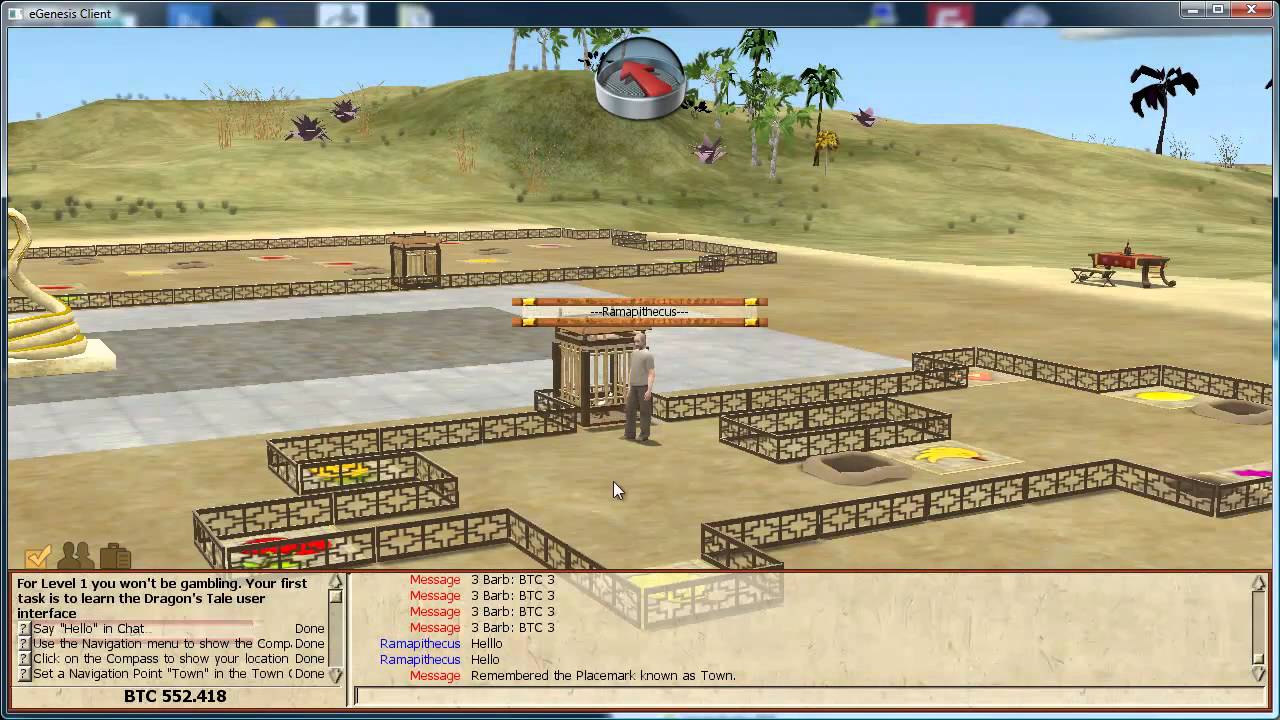The image size is (1280, 720).
Task: Click the chat log's scroll-down arrow
Action: tap(1258, 673)
